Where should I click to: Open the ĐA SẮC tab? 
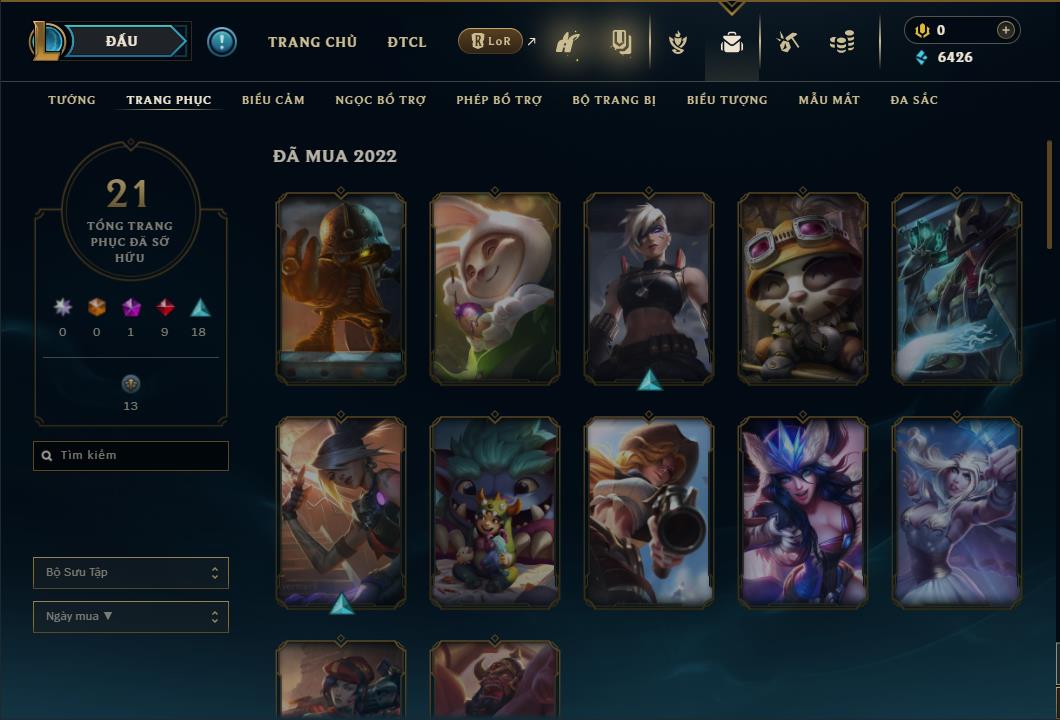914,100
